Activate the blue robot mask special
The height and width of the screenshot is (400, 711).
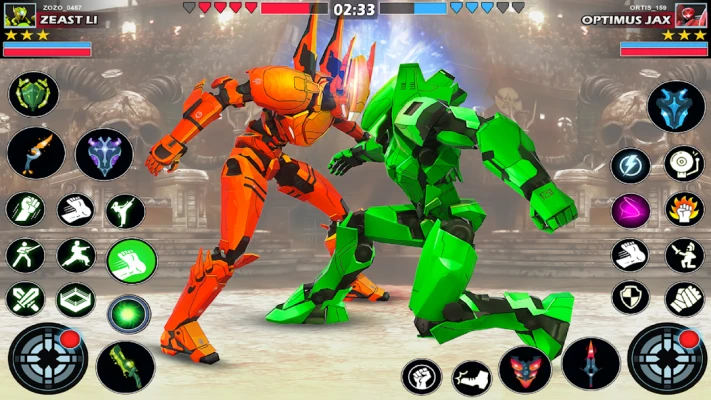(676, 107)
